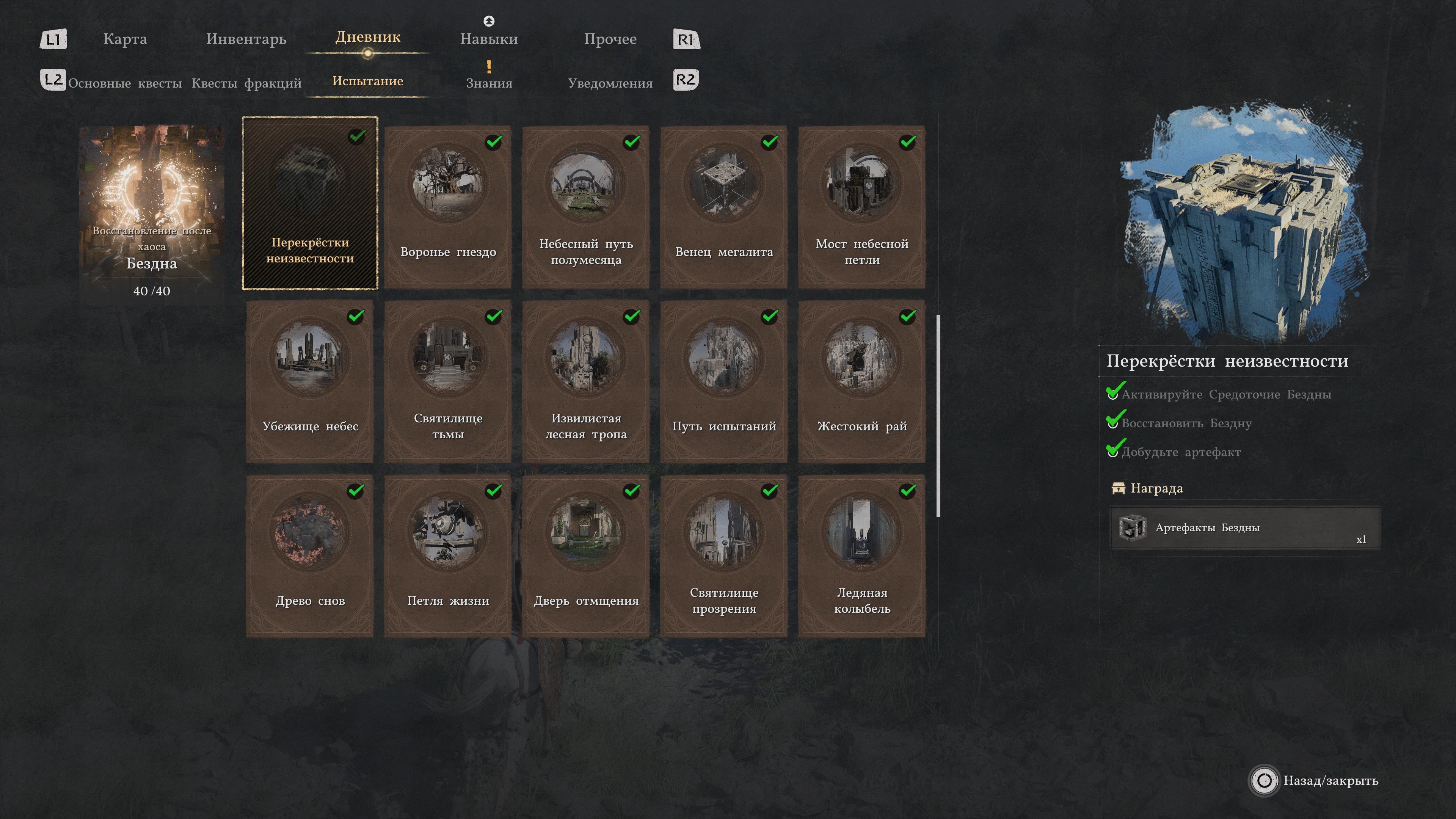Switch to the Знания sub-tab
The height and width of the screenshot is (819, 1456).
489,83
